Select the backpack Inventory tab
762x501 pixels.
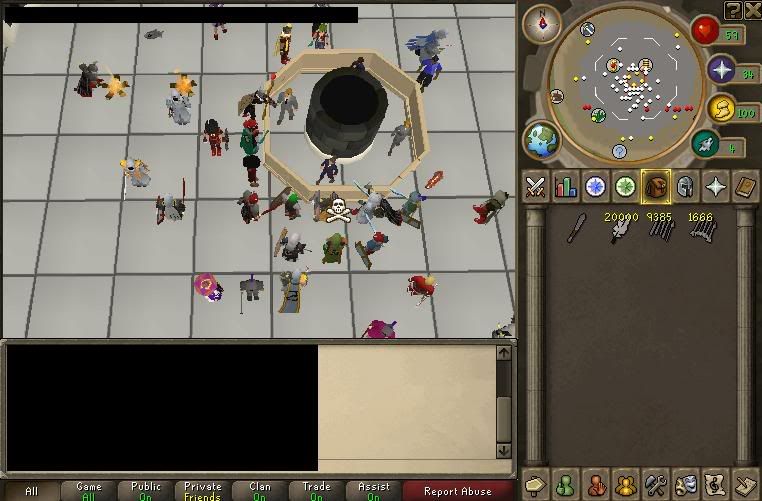[x=656, y=187]
